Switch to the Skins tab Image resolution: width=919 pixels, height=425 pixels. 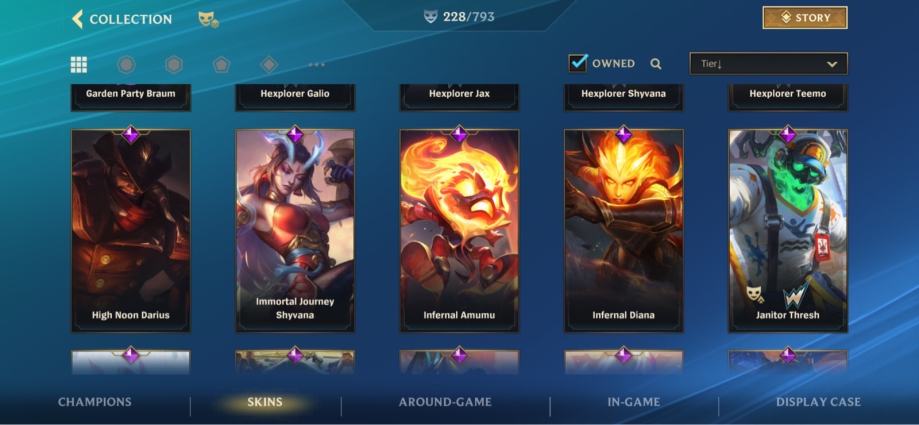click(265, 402)
